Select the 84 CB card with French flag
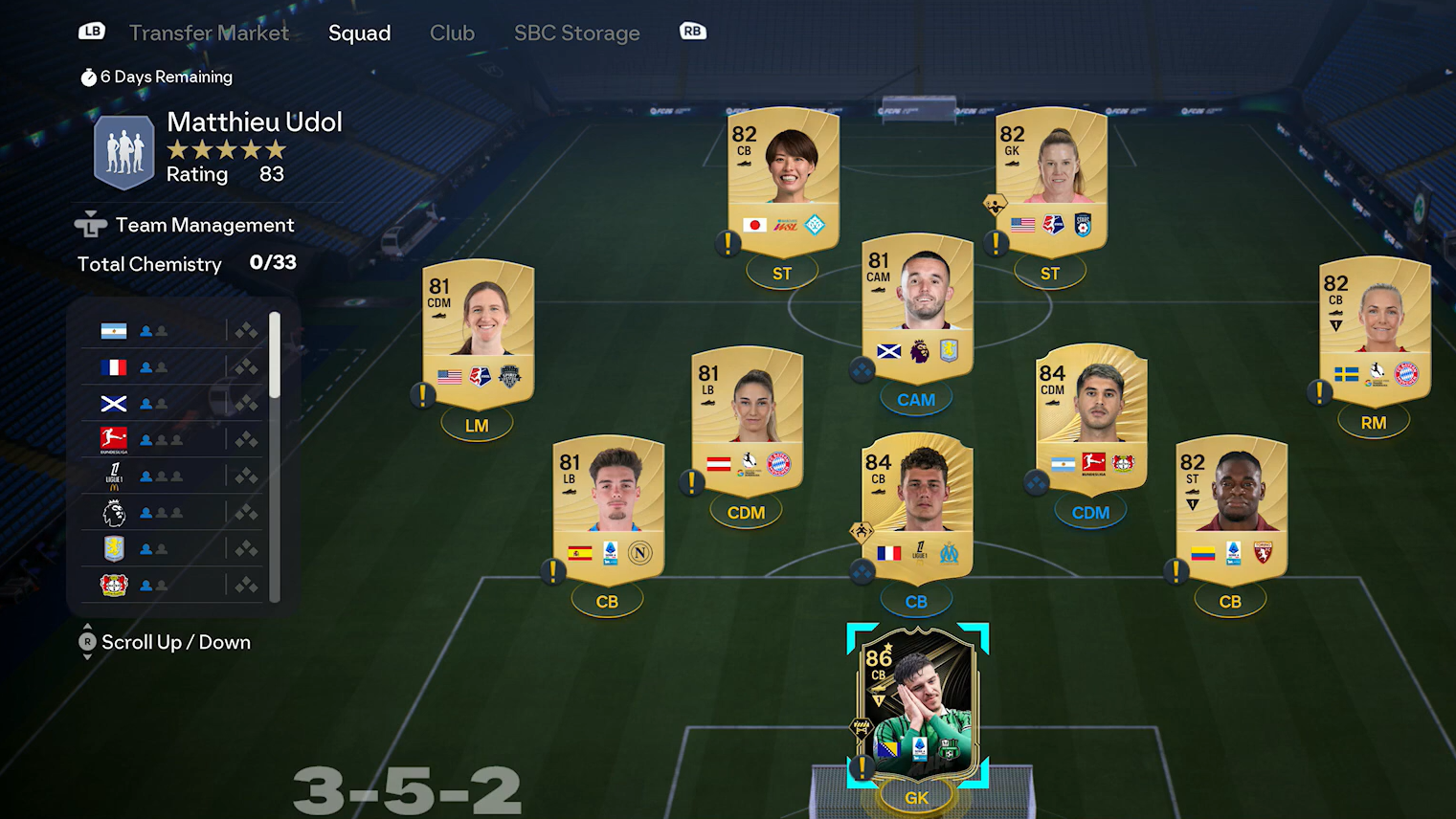This screenshot has width=1456, height=819. [x=916, y=507]
